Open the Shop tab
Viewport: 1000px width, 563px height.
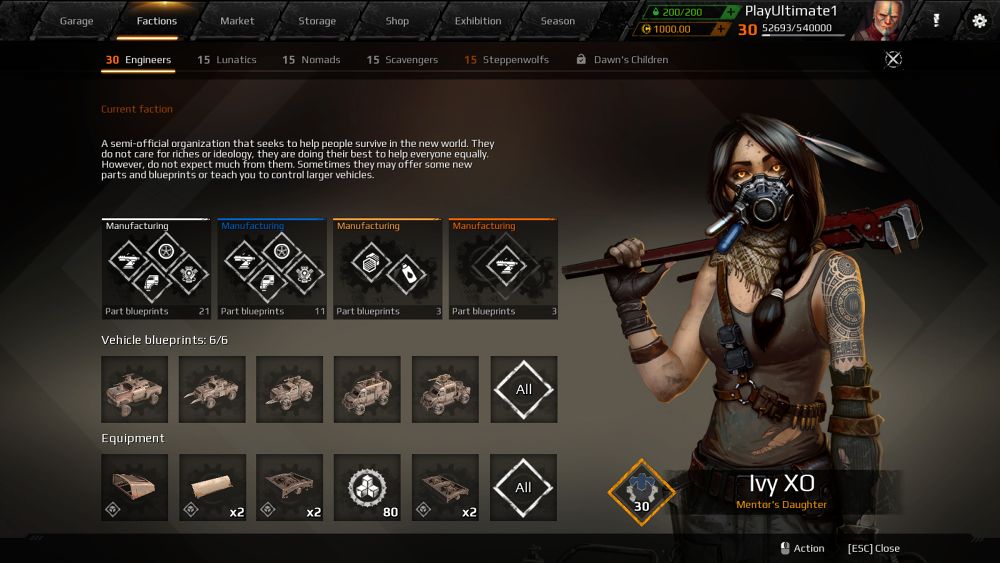pos(397,21)
